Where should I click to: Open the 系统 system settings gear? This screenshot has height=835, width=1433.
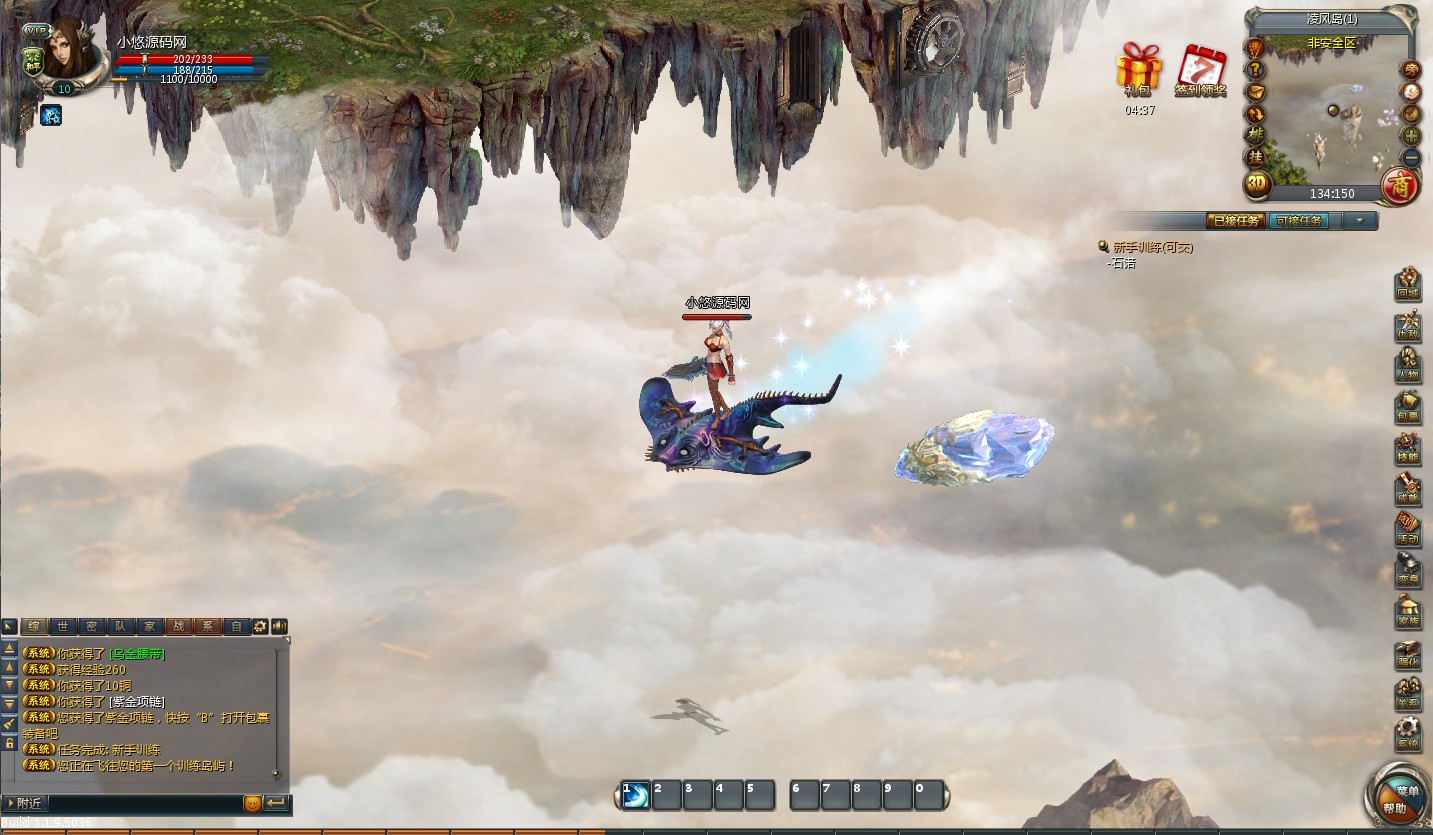tap(1408, 737)
